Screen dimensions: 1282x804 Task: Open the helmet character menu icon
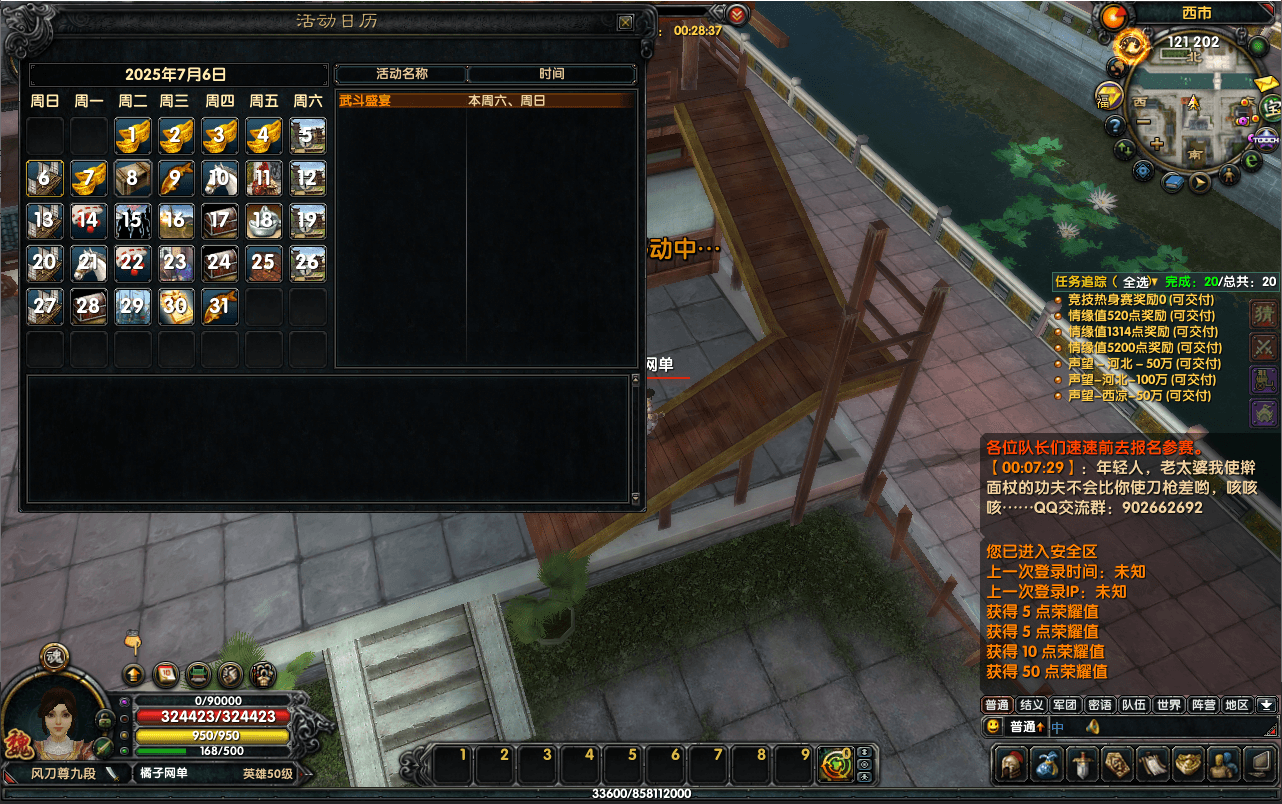(x=1011, y=765)
